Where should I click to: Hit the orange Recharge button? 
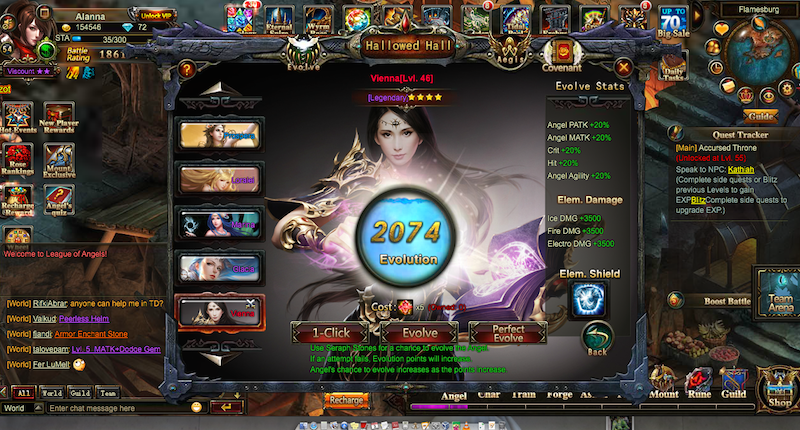[346, 400]
